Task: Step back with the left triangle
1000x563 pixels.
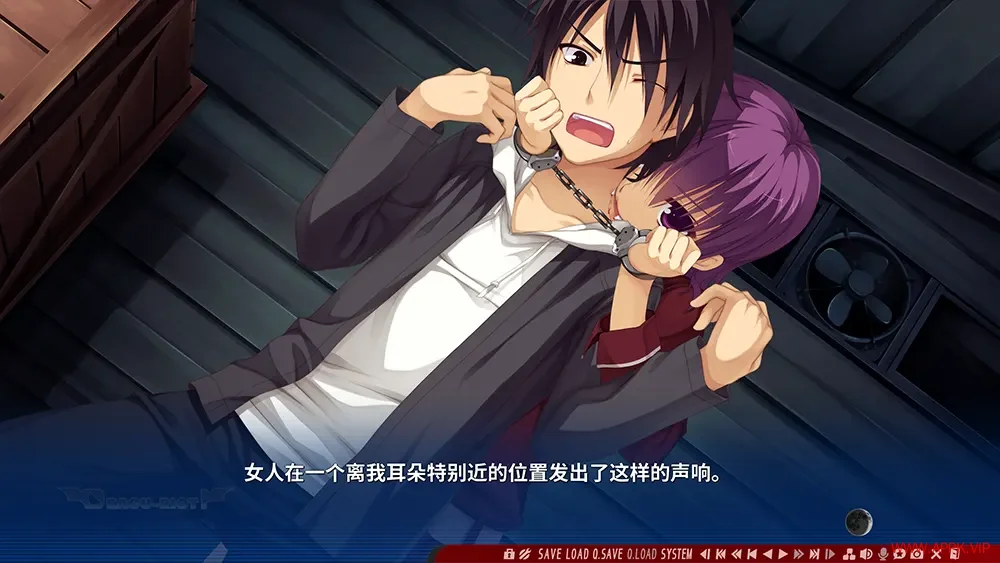Action: tap(767, 554)
